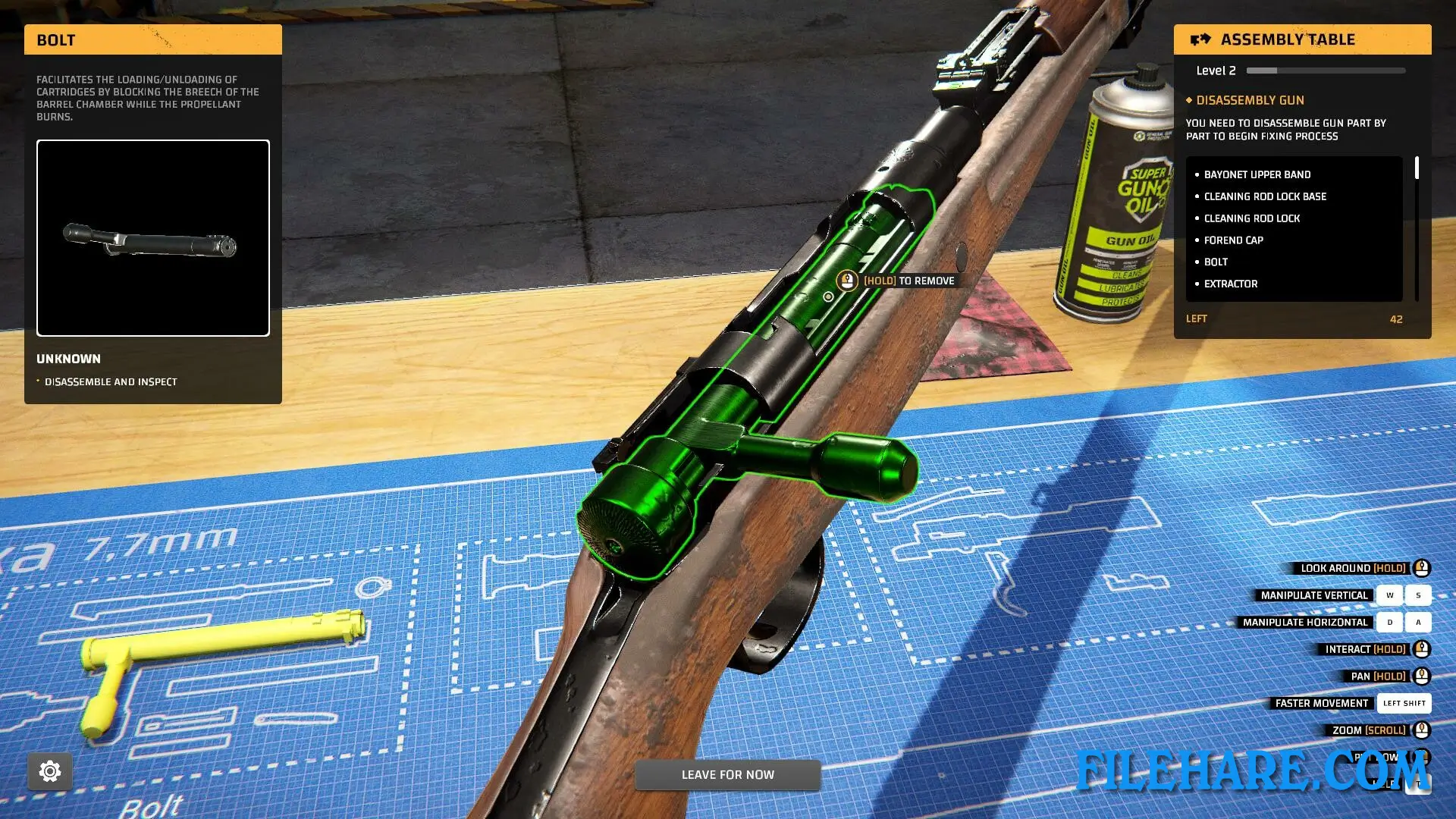The image size is (1456, 819).
Task: Click the padlock icon in the remove prompt
Action: click(846, 280)
